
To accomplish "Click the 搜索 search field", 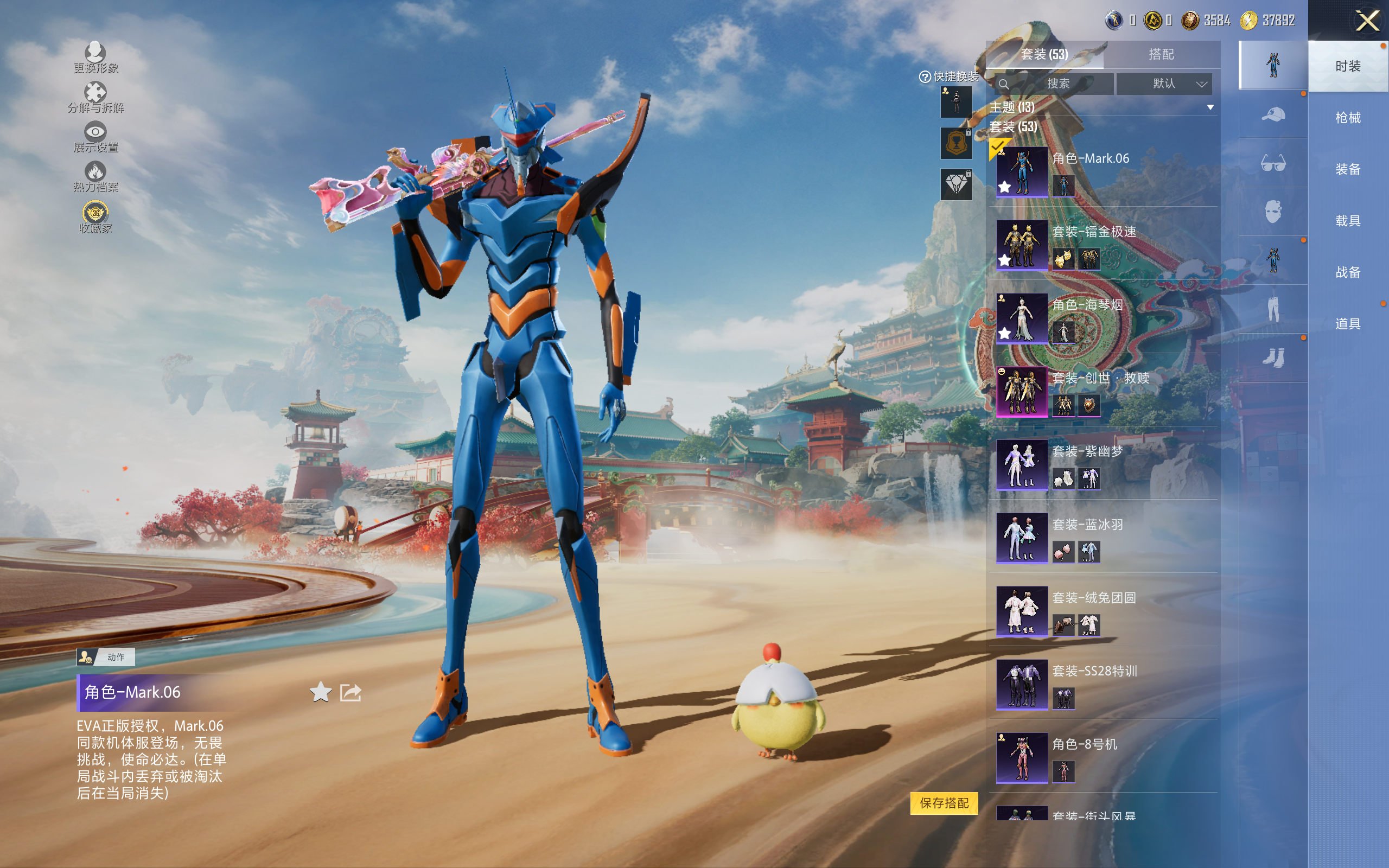I will tap(1055, 84).
